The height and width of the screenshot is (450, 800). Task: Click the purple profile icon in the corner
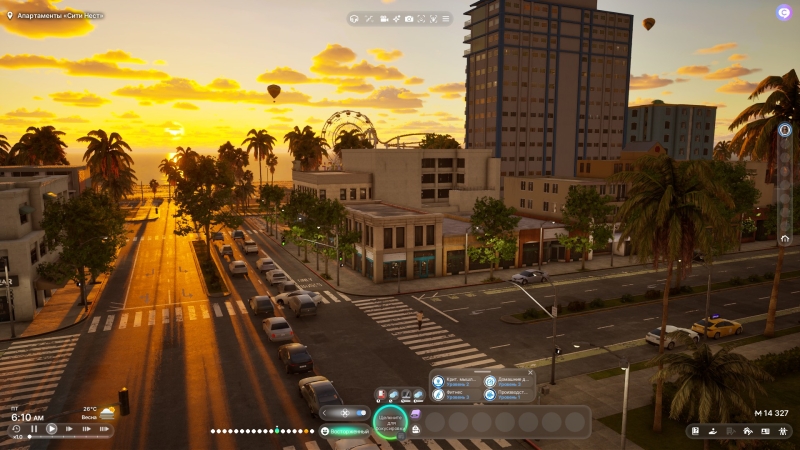pyautogui.click(x=784, y=12)
